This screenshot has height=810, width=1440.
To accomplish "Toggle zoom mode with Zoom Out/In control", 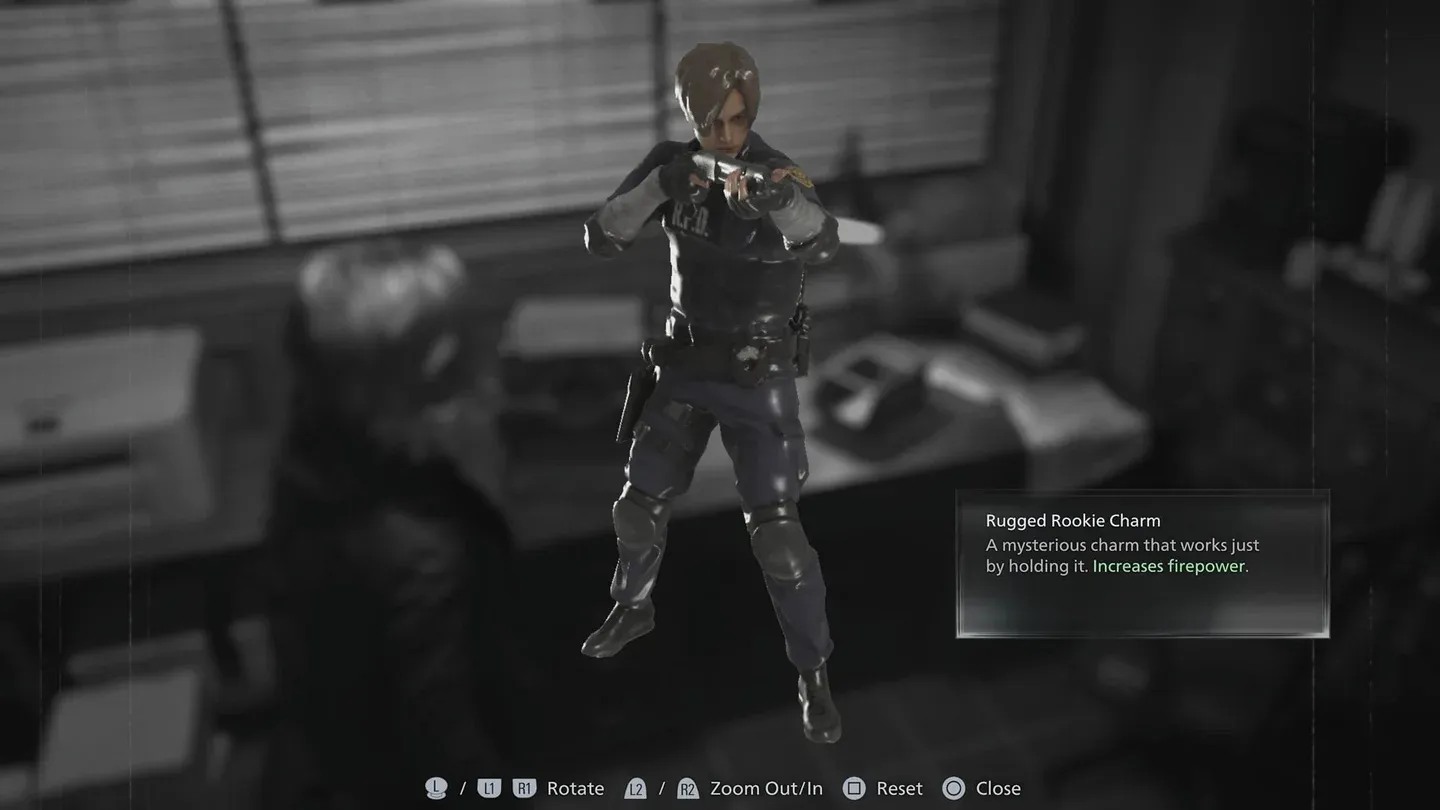I will pyautogui.click(x=765, y=788).
